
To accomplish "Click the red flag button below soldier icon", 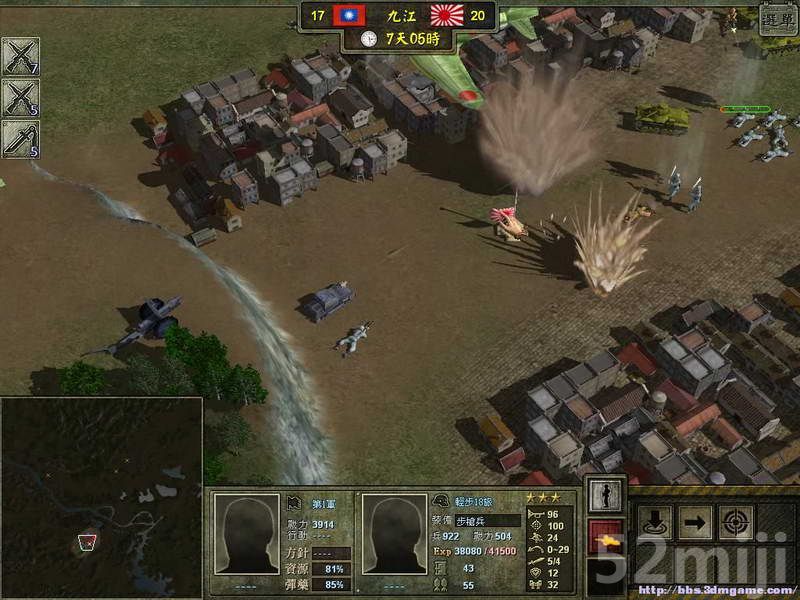I will tap(606, 537).
